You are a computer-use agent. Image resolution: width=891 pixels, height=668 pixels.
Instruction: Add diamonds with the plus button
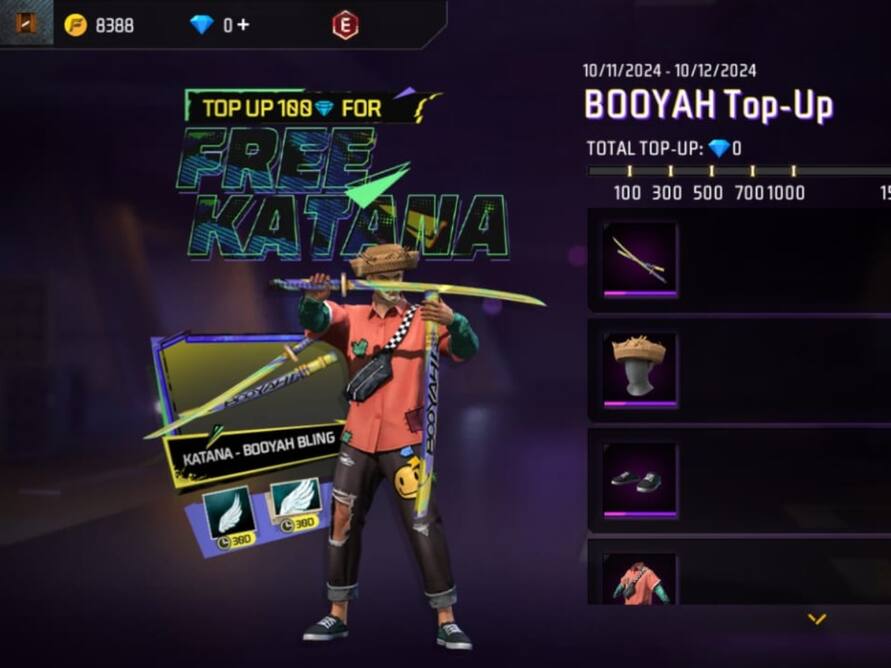(x=243, y=25)
